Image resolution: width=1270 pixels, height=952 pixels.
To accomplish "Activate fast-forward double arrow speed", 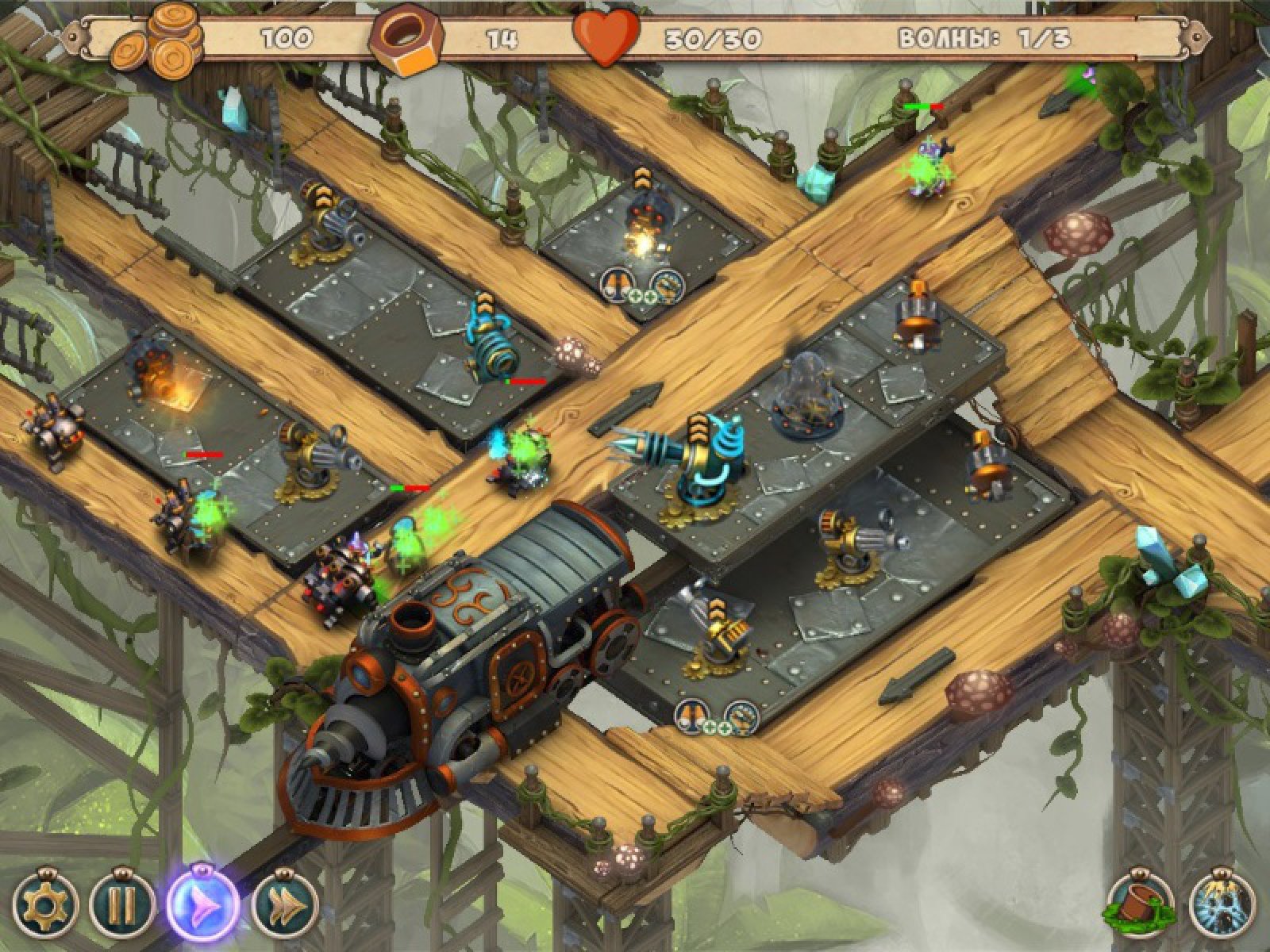I will click(x=285, y=905).
